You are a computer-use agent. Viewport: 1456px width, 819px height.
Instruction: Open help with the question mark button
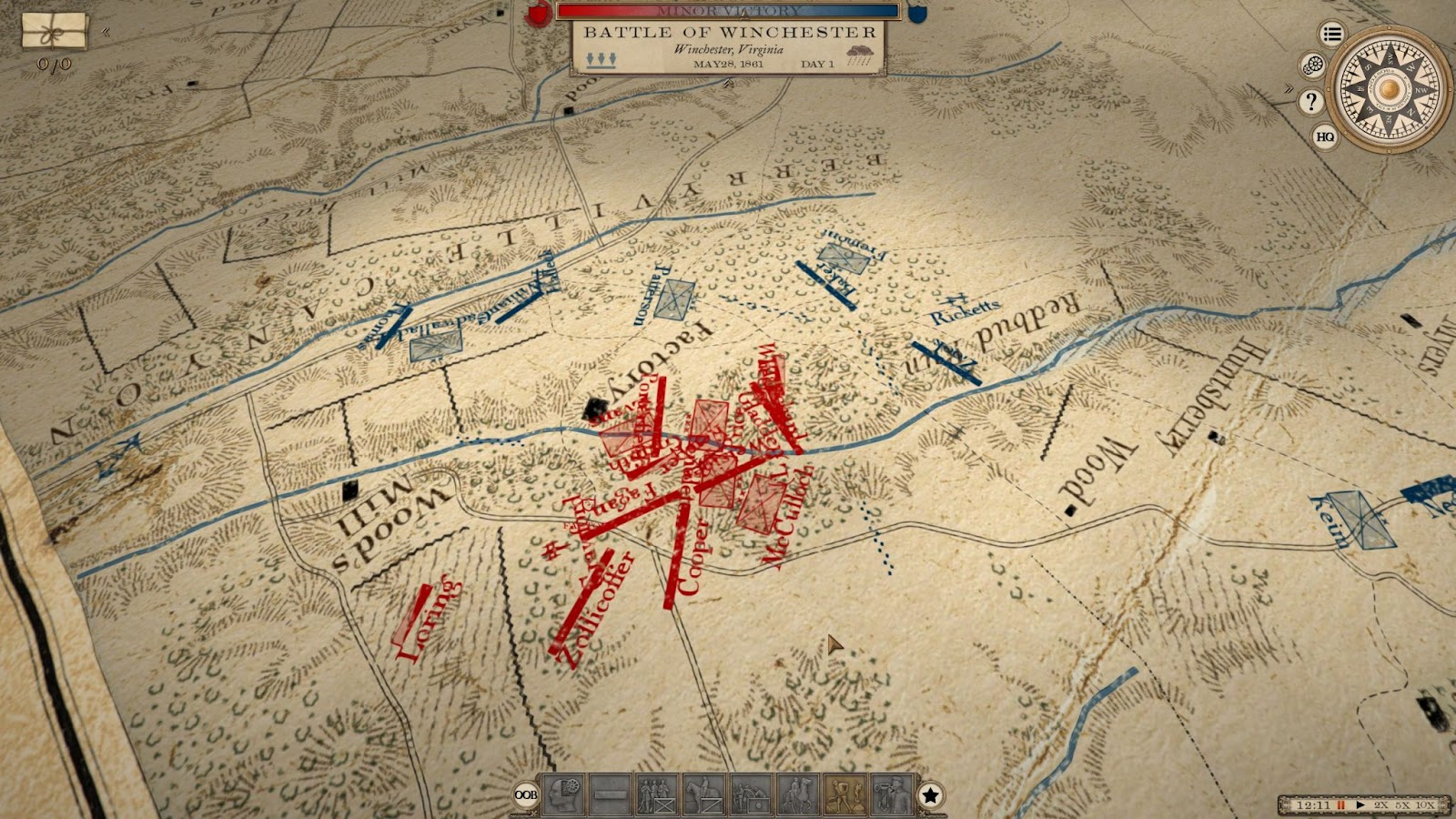[1310, 101]
